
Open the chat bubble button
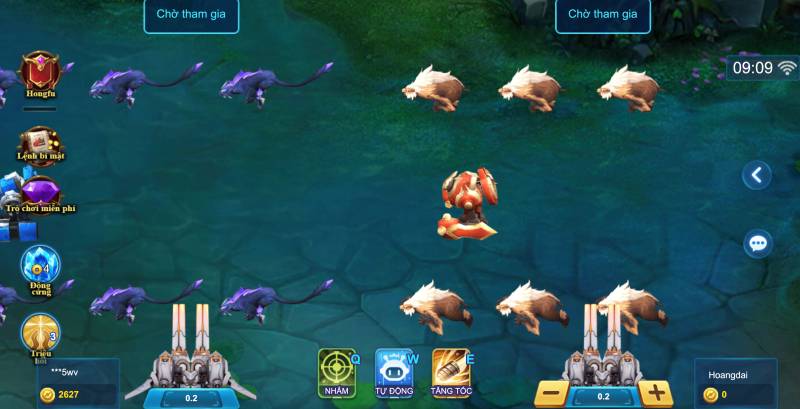757,243
